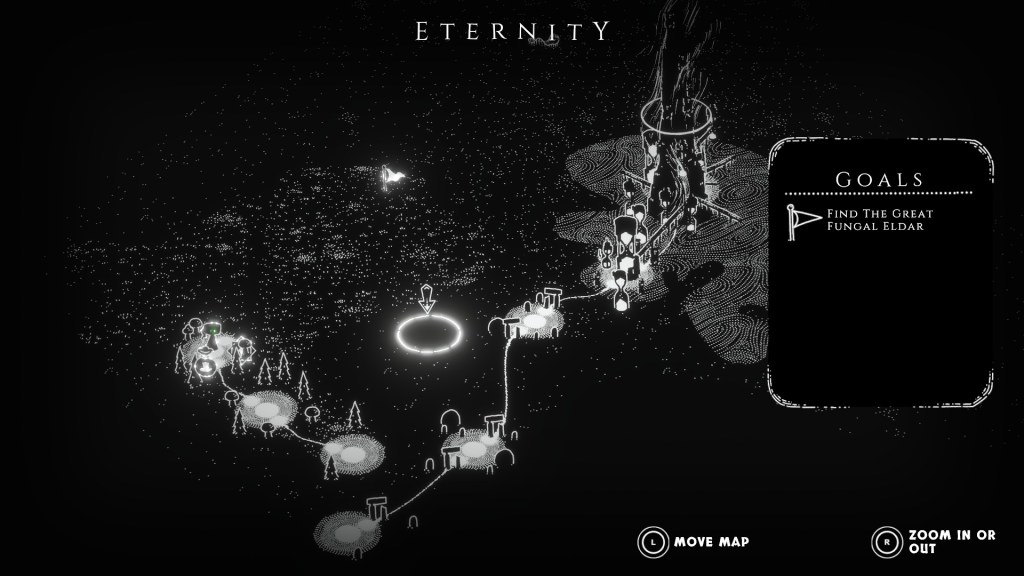Click the goal flag marker on the map
The height and width of the screenshot is (576, 1024).
pos(393,177)
